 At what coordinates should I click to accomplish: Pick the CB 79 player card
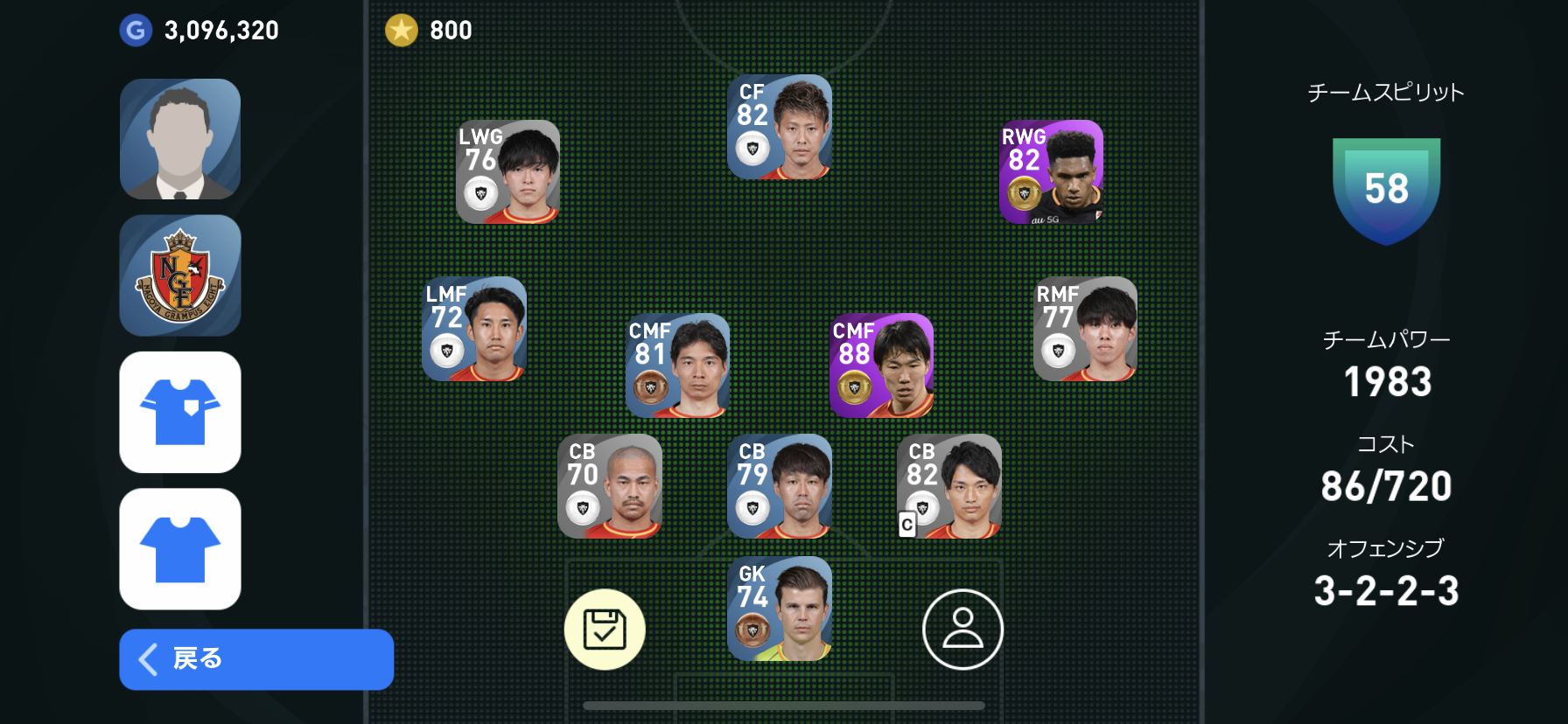[780, 486]
